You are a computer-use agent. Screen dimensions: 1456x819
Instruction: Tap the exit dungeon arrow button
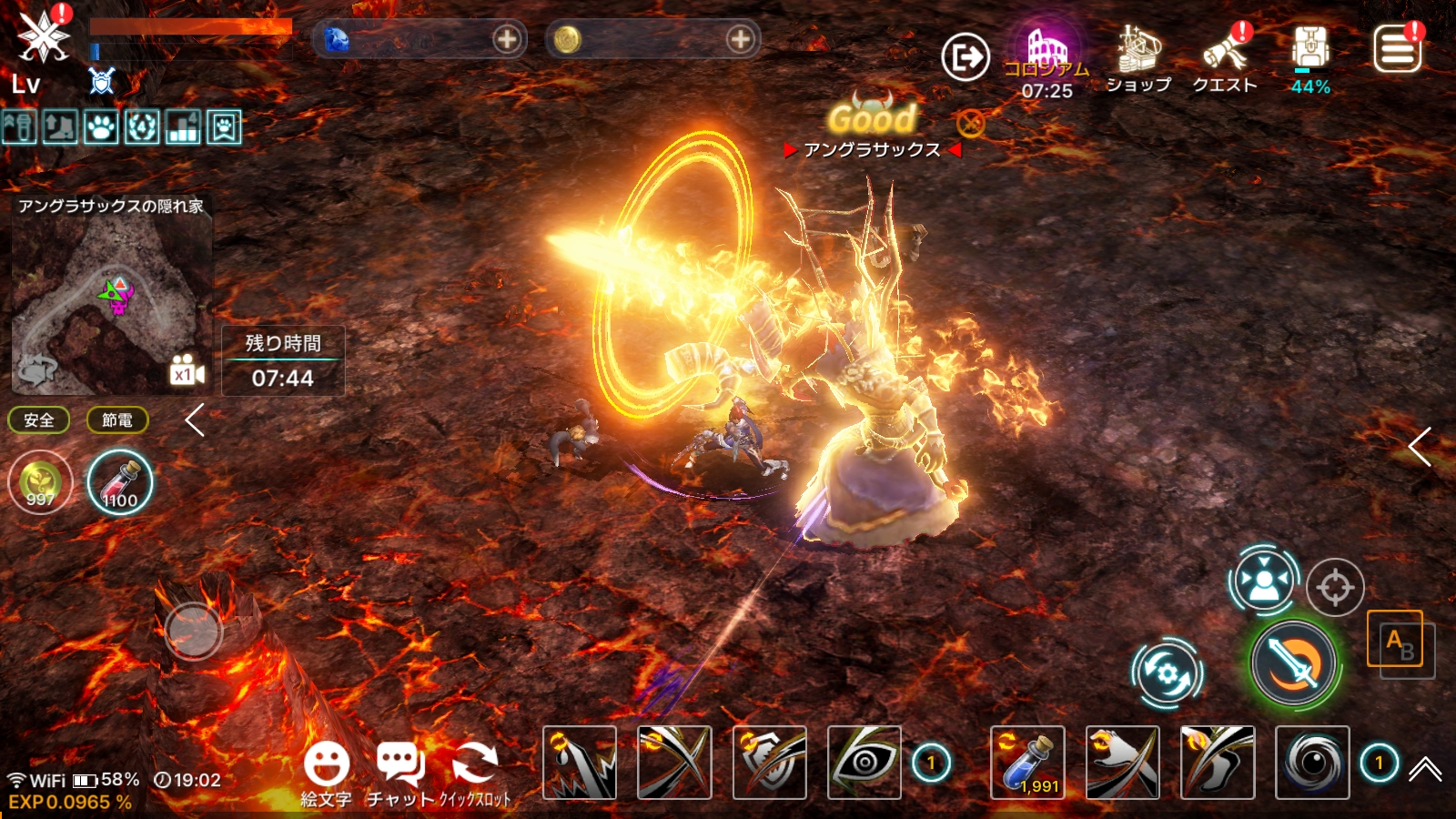[x=966, y=58]
